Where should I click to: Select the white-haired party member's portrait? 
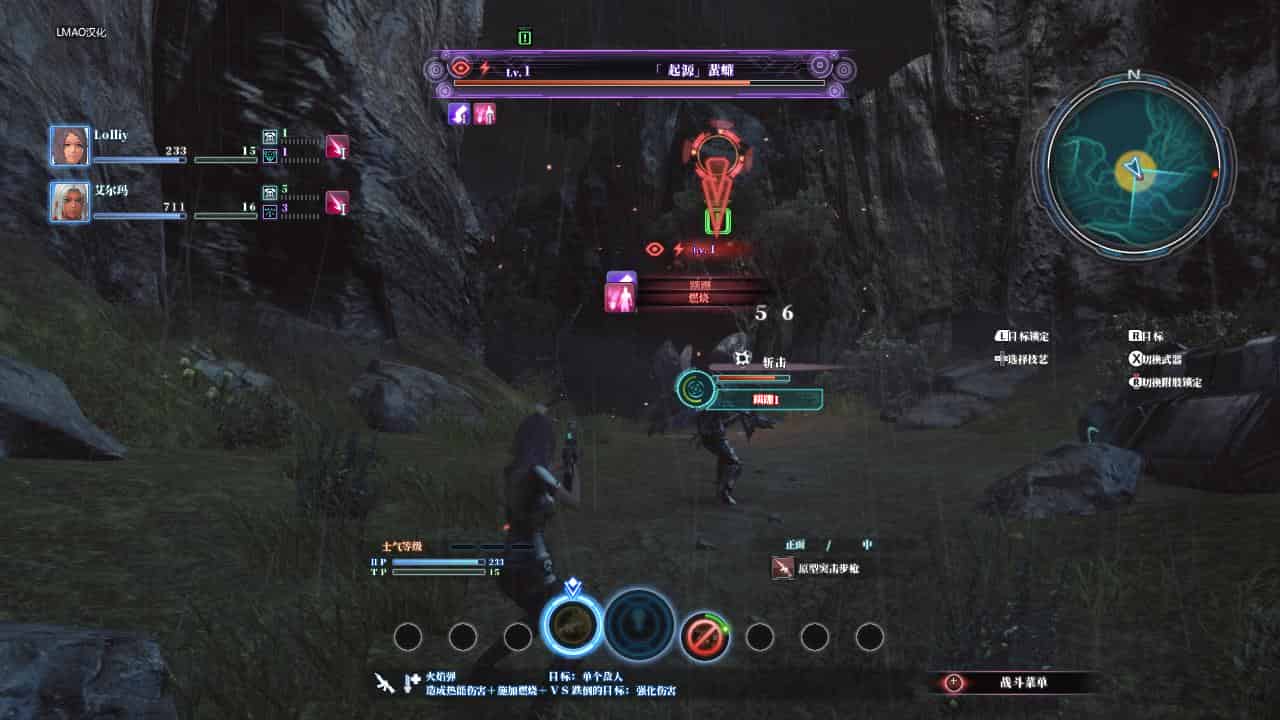[70, 201]
